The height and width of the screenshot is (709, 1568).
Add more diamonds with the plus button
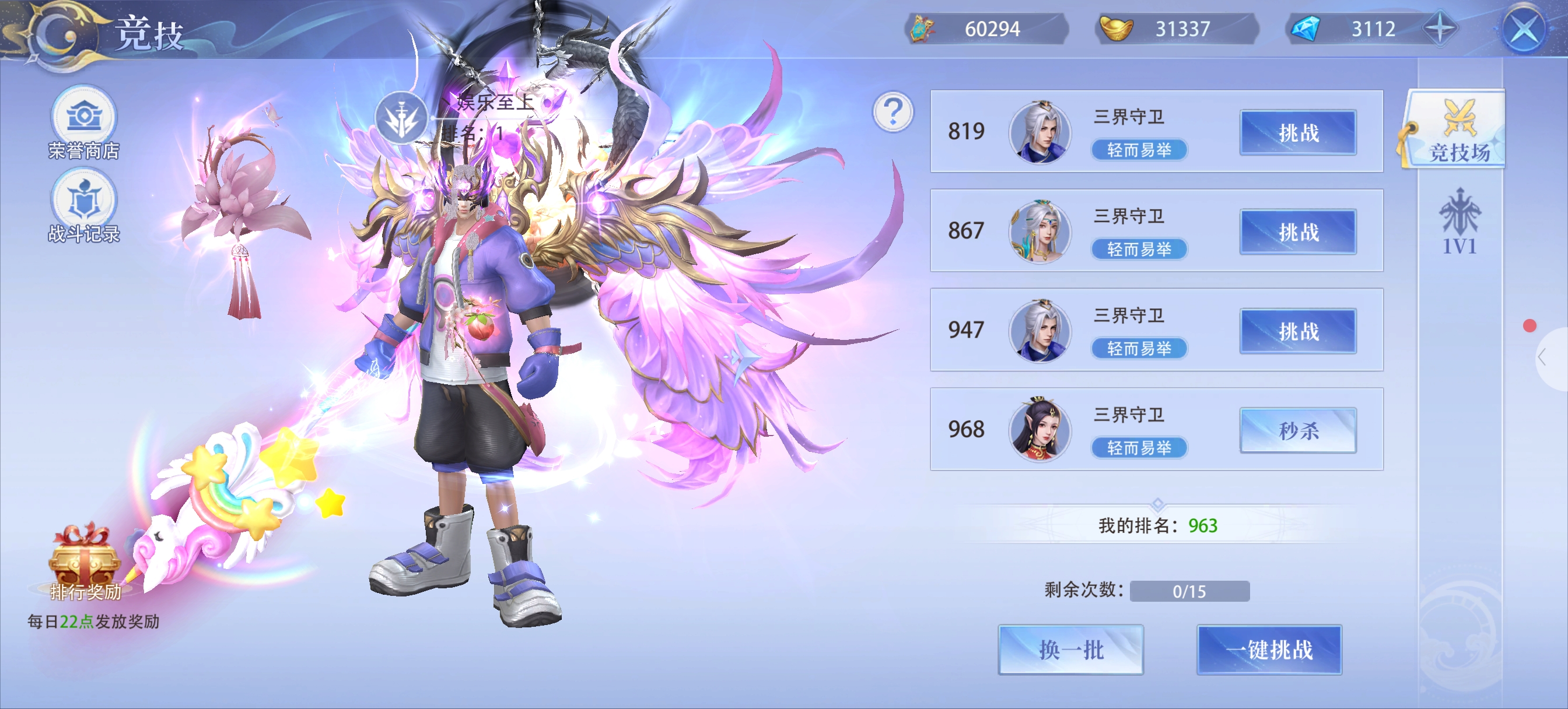point(1440,29)
